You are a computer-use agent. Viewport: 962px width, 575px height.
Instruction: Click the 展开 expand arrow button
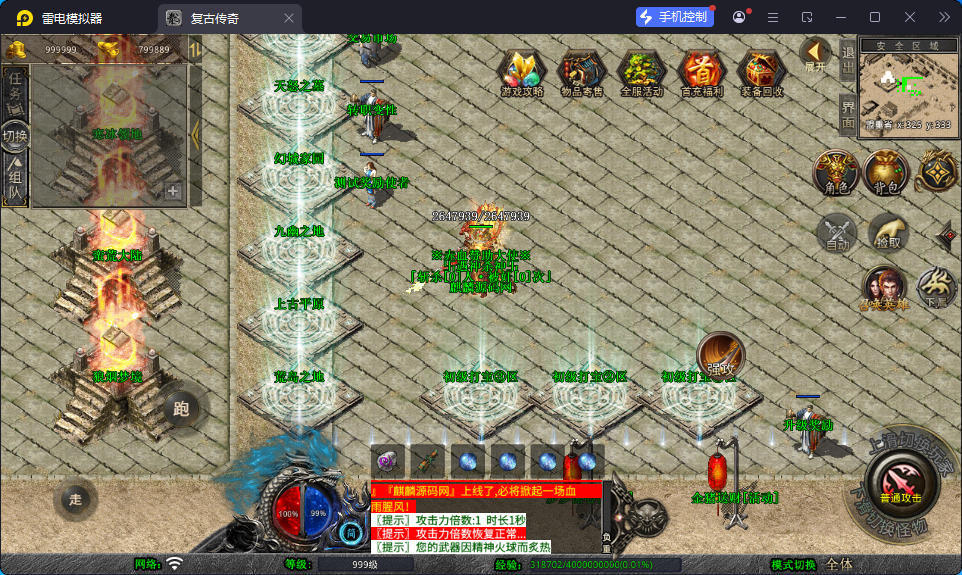coord(815,55)
